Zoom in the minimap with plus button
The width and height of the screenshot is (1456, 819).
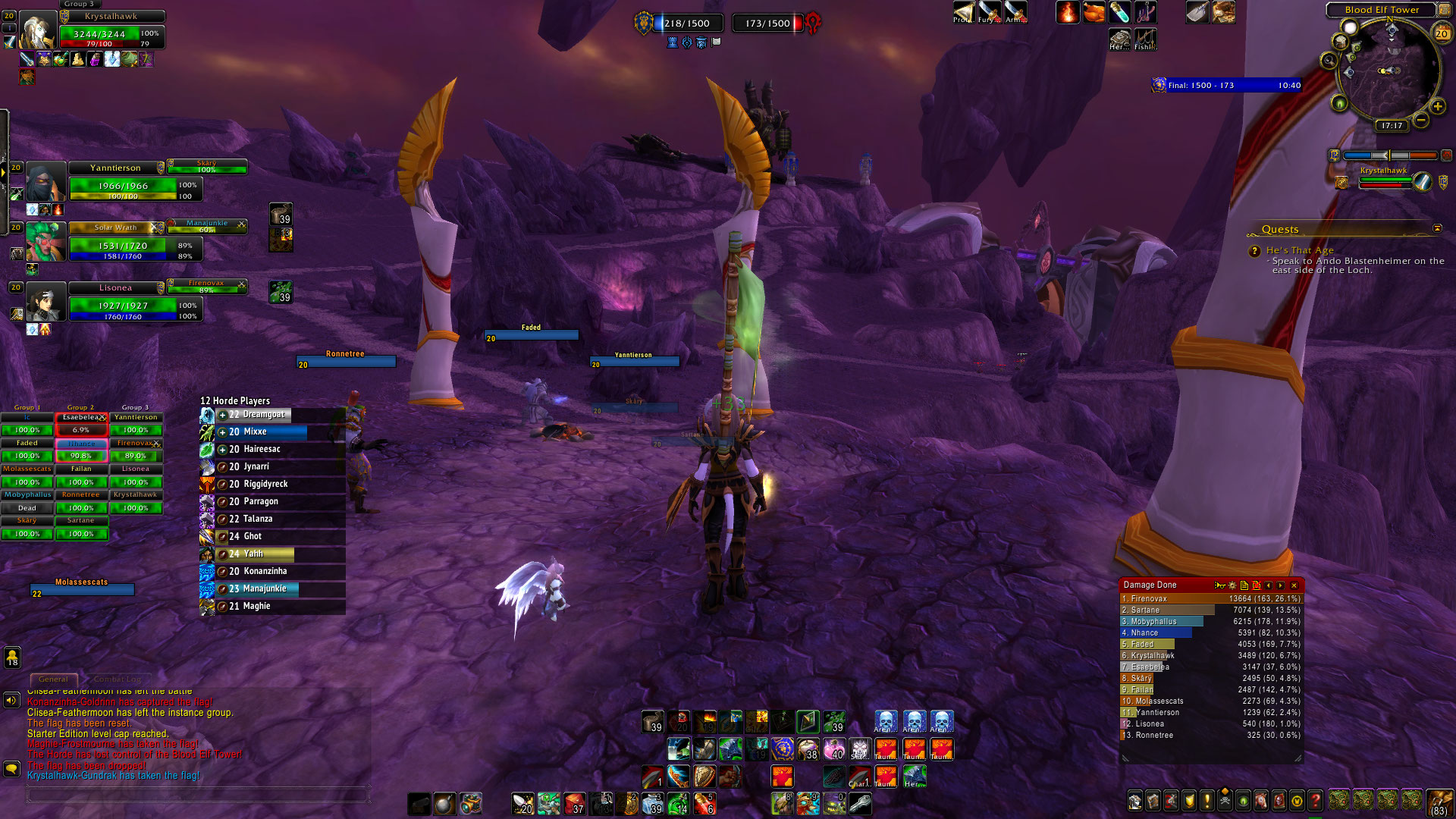click(x=1437, y=106)
